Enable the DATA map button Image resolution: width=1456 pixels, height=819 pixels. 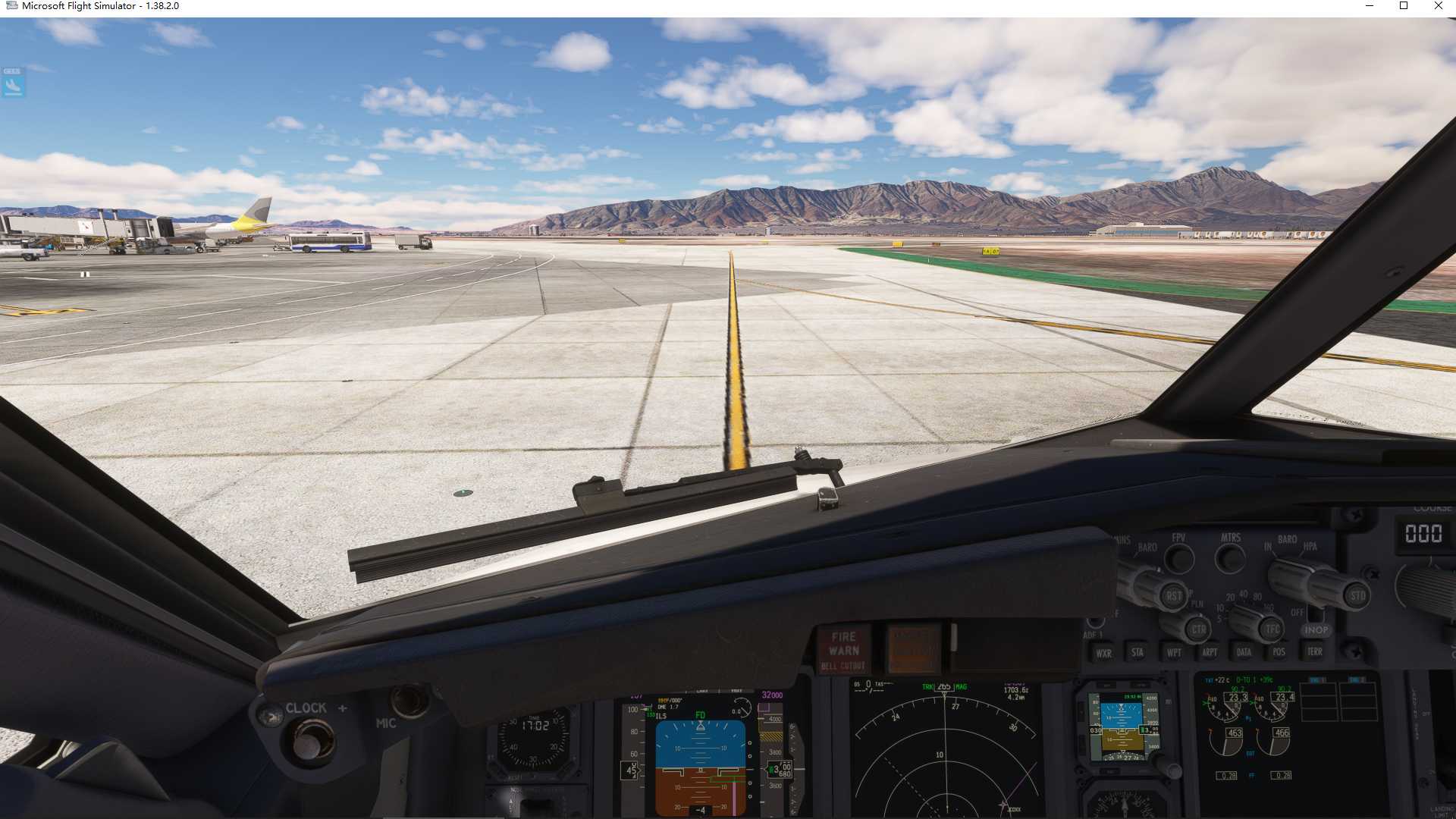click(x=1244, y=652)
